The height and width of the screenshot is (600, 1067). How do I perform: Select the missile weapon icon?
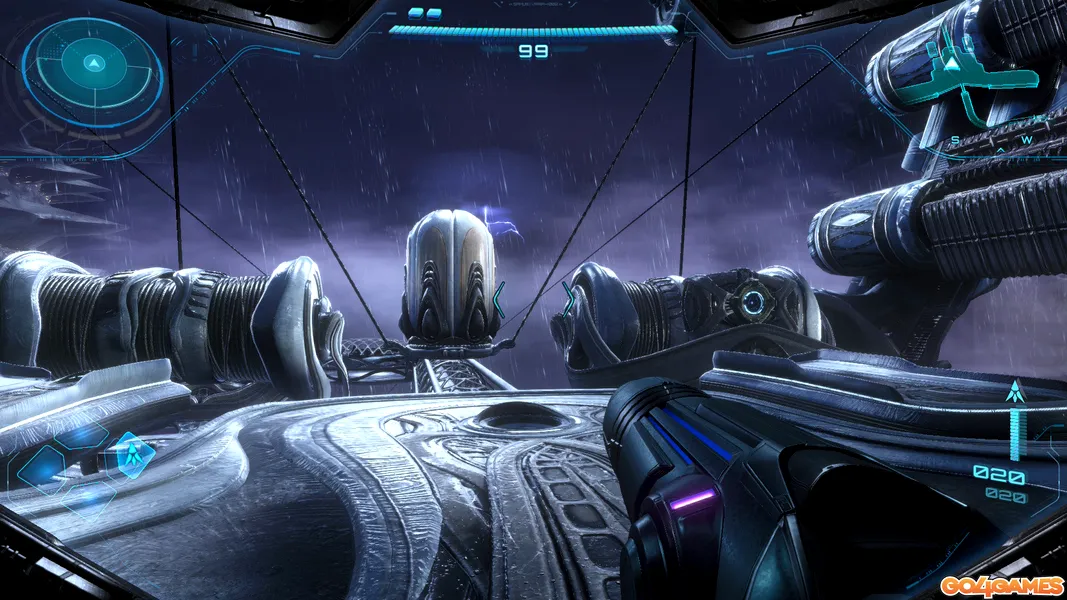[x=1016, y=393]
